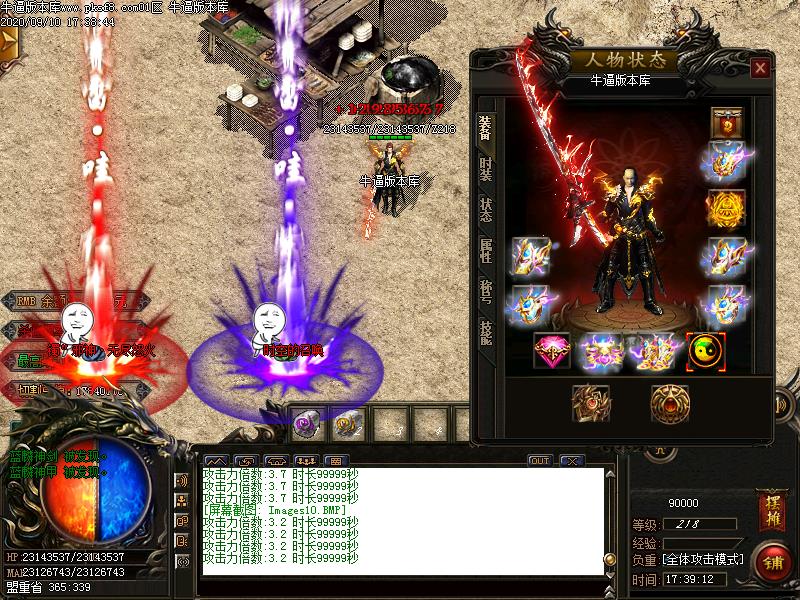Select the pink gem equipment slot
This screenshot has height=600, width=800.
pos(552,351)
